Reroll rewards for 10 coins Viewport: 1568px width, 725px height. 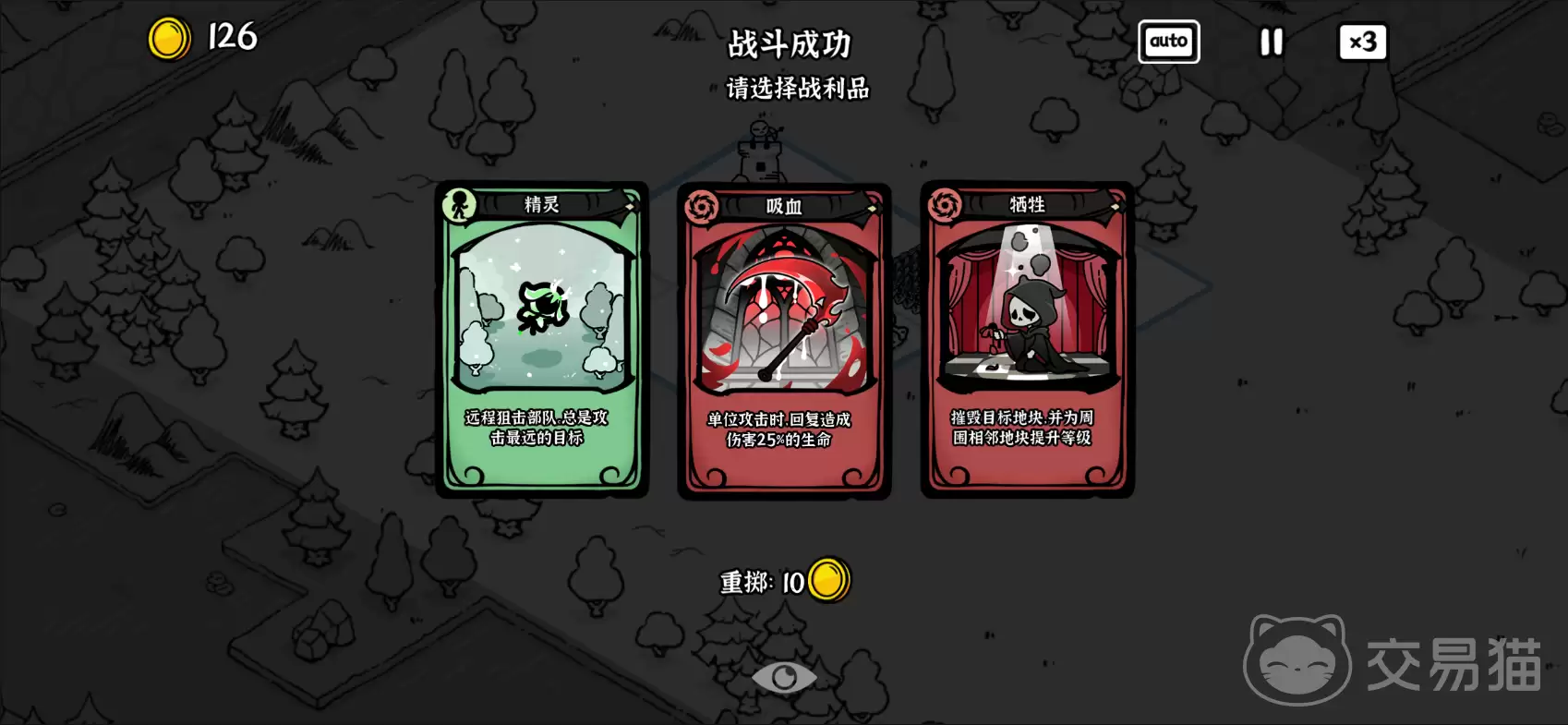(784, 582)
